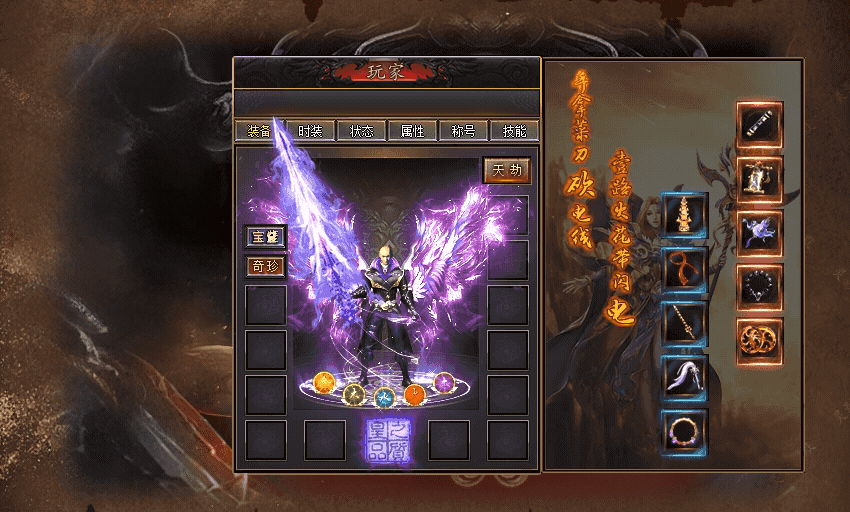Pick the purple winged creature item
Screen dimensions: 850x512
coord(760,233)
